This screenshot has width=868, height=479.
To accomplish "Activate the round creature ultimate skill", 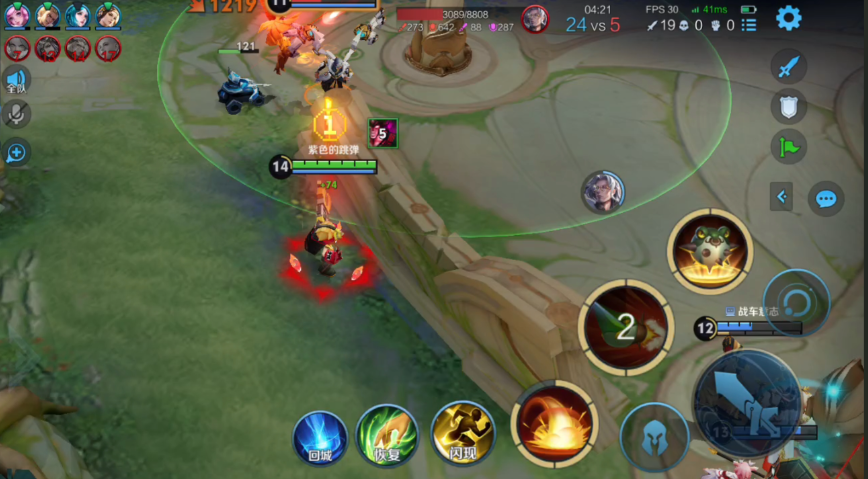I will pos(711,250).
